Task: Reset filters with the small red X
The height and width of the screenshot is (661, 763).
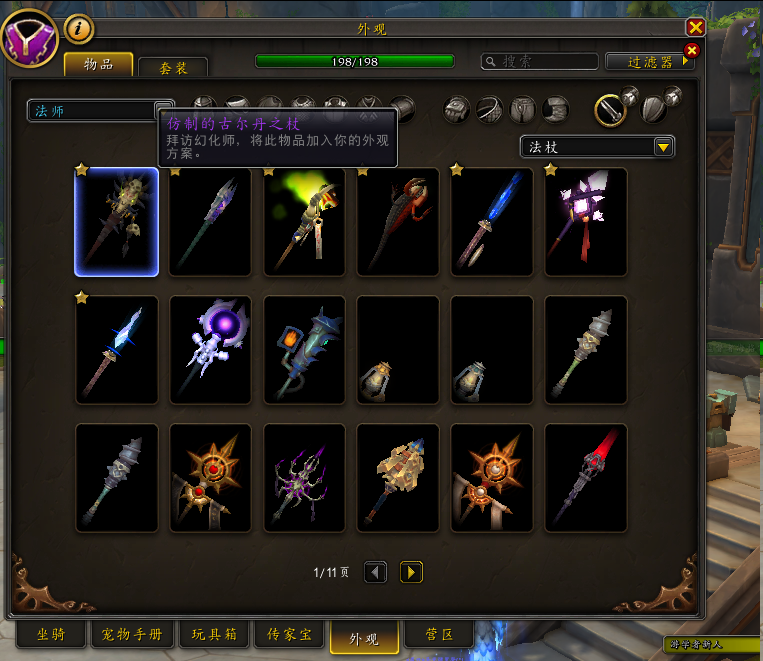Action: [x=691, y=50]
